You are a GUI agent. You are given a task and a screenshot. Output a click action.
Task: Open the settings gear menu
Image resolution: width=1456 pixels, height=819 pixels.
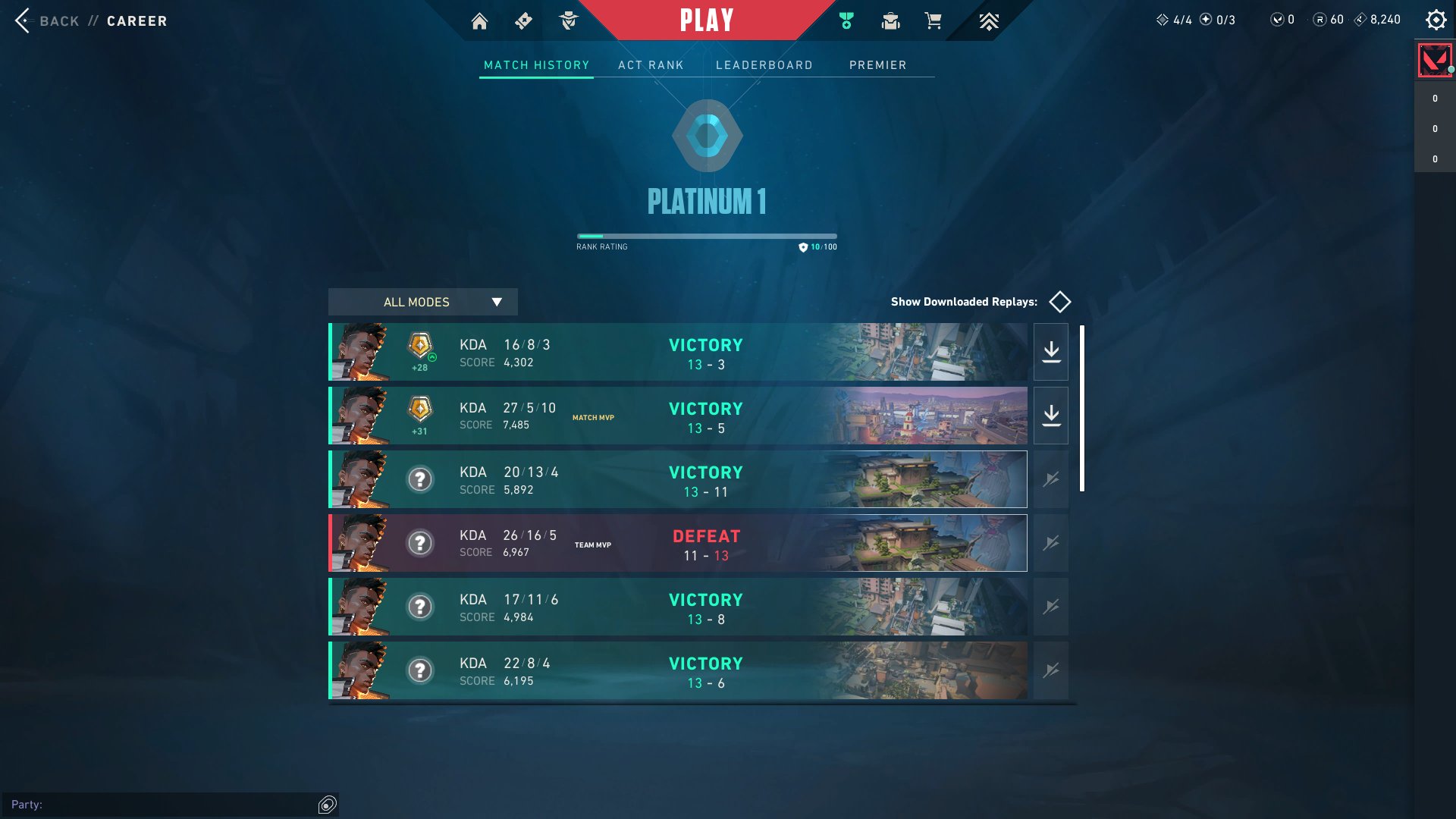[x=1435, y=20]
